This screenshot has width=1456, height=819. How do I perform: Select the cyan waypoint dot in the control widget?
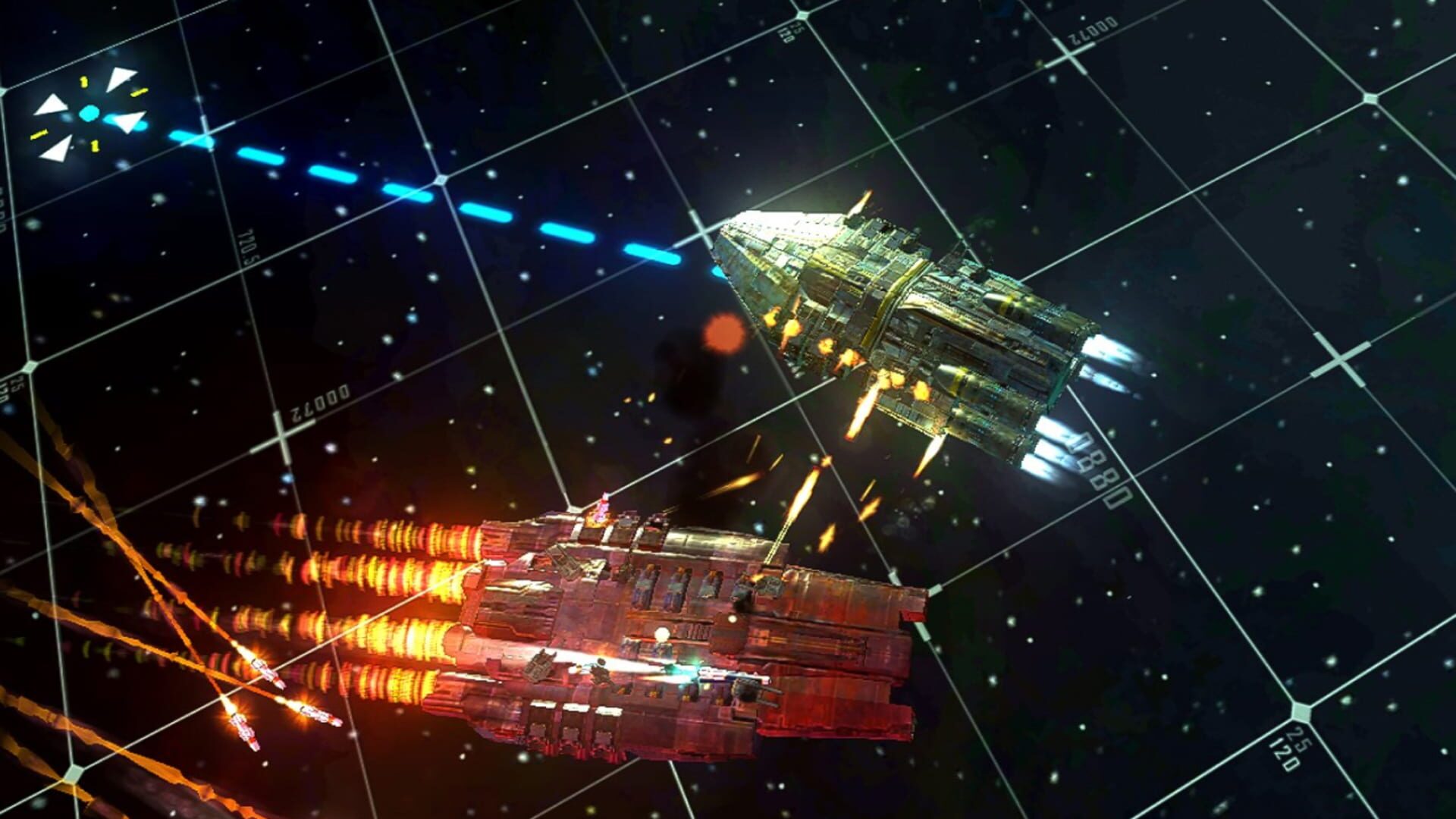(x=89, y=113)
